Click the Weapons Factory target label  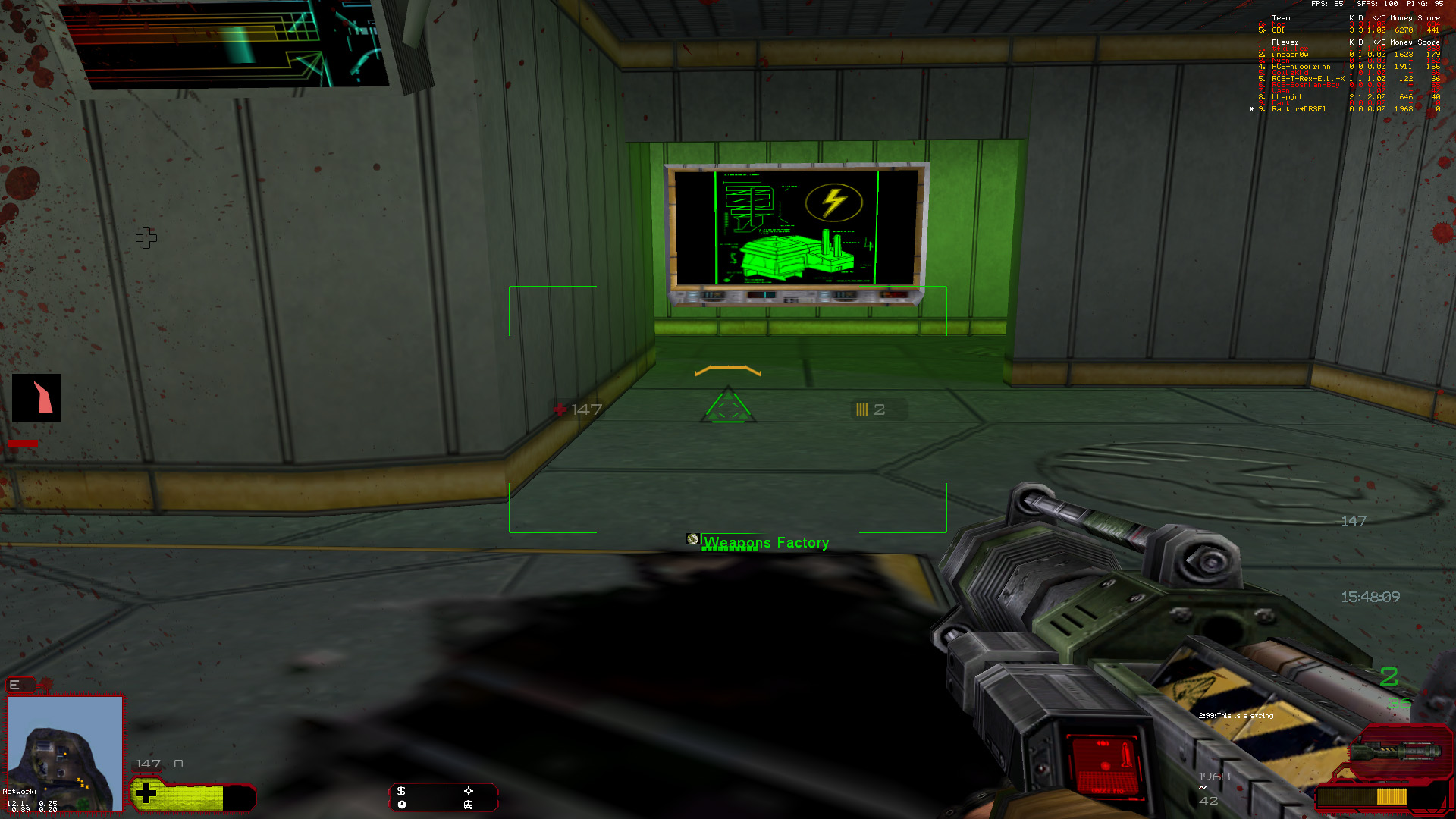pyautogui.click(x=766, y=543)
